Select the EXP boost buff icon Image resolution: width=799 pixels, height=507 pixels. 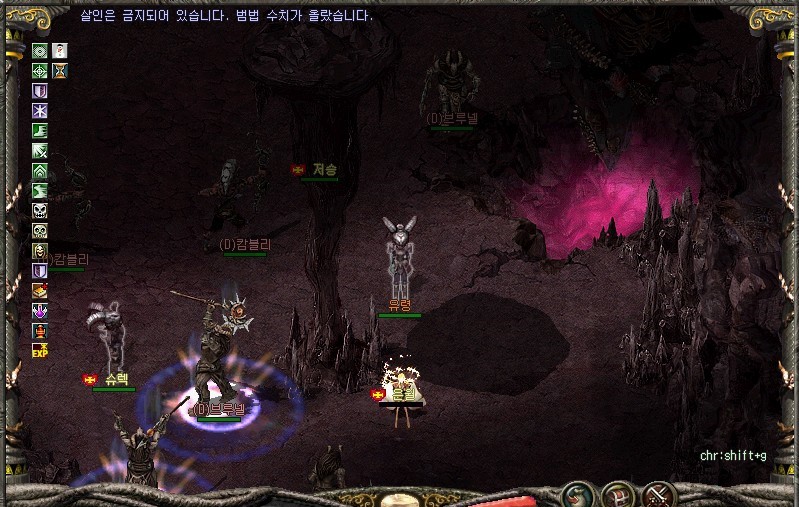coord(40,350)
